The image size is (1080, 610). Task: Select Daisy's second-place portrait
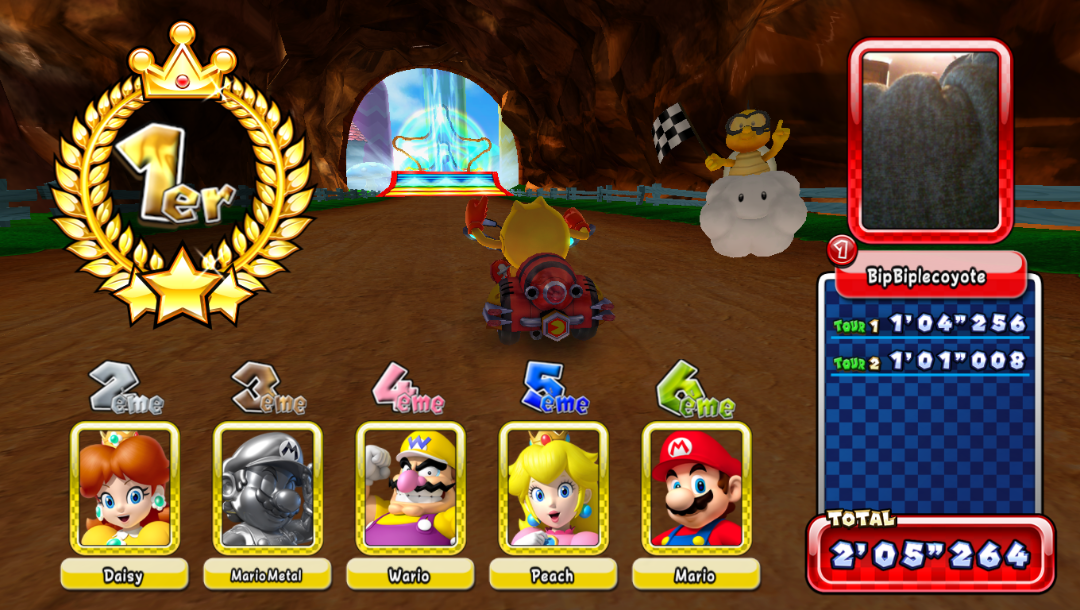coord(125,487)
